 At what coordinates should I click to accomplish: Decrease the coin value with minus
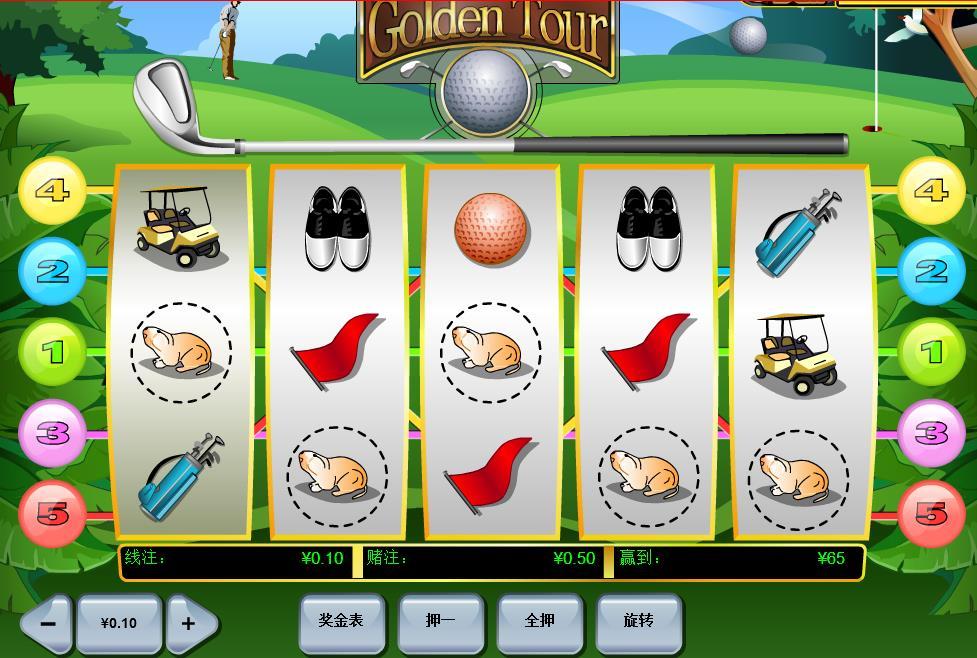pos(47,623)
